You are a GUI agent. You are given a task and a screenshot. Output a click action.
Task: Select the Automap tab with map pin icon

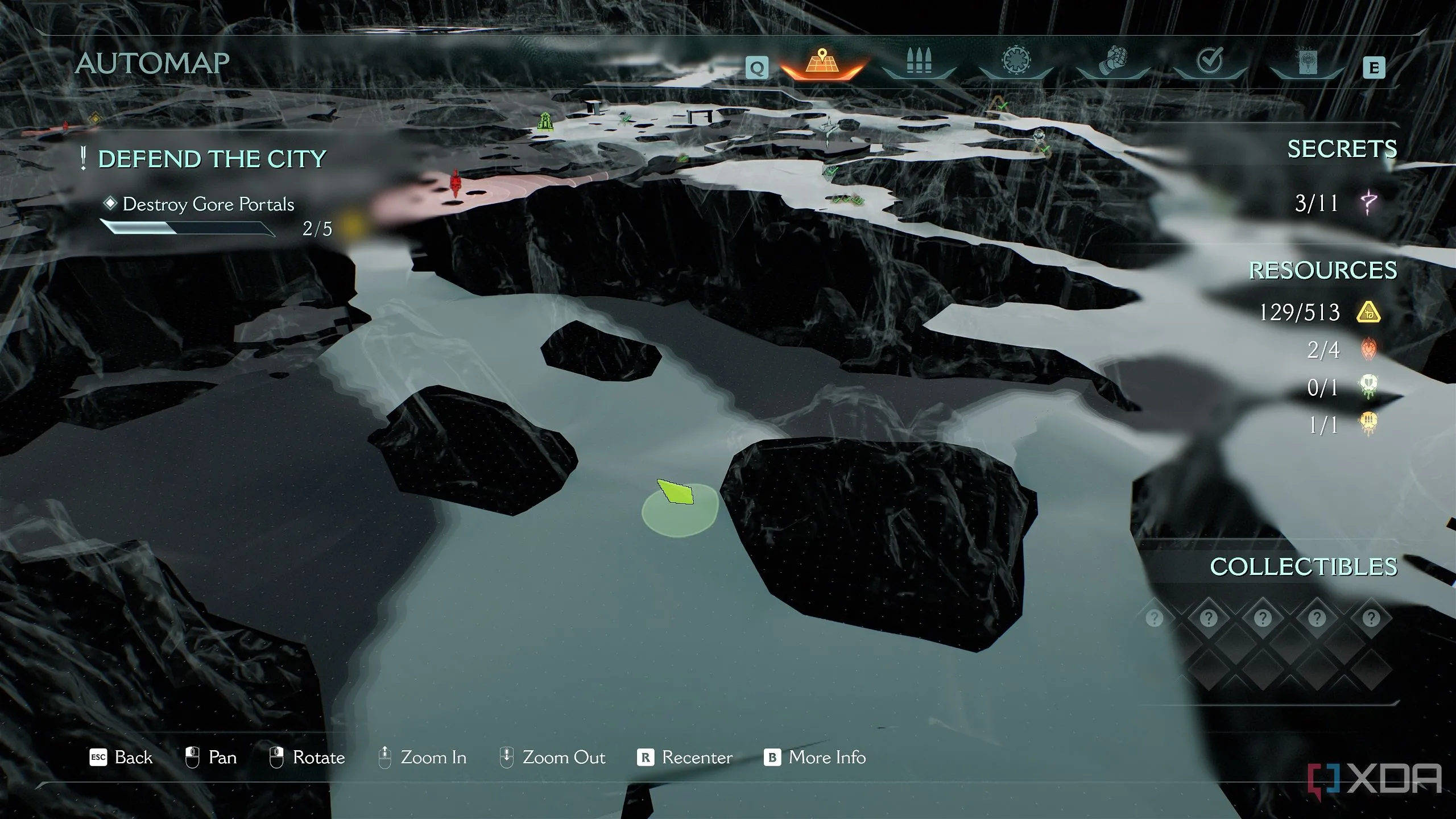822,63
